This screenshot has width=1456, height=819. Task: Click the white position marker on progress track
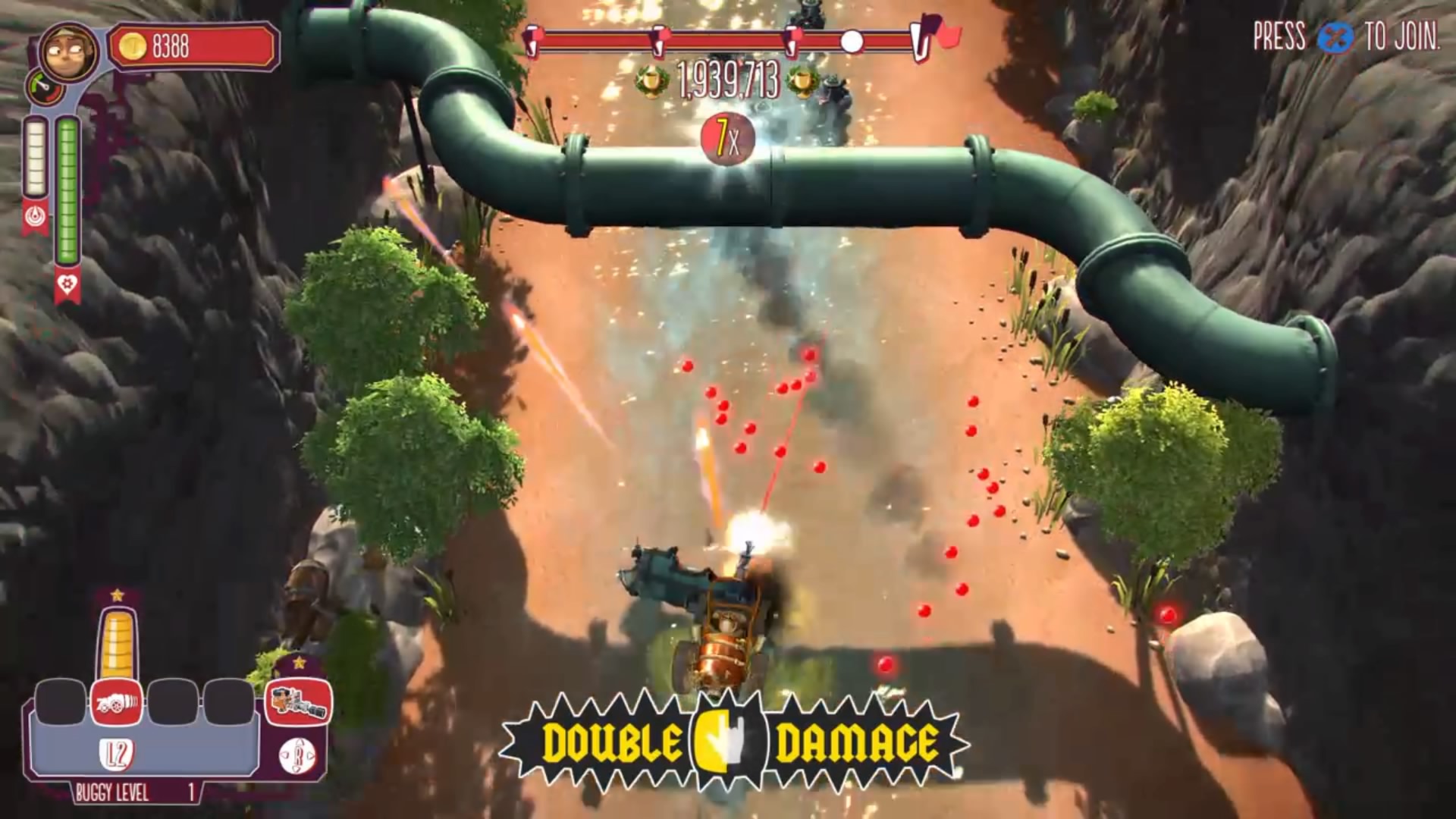[x=852, y=41]
